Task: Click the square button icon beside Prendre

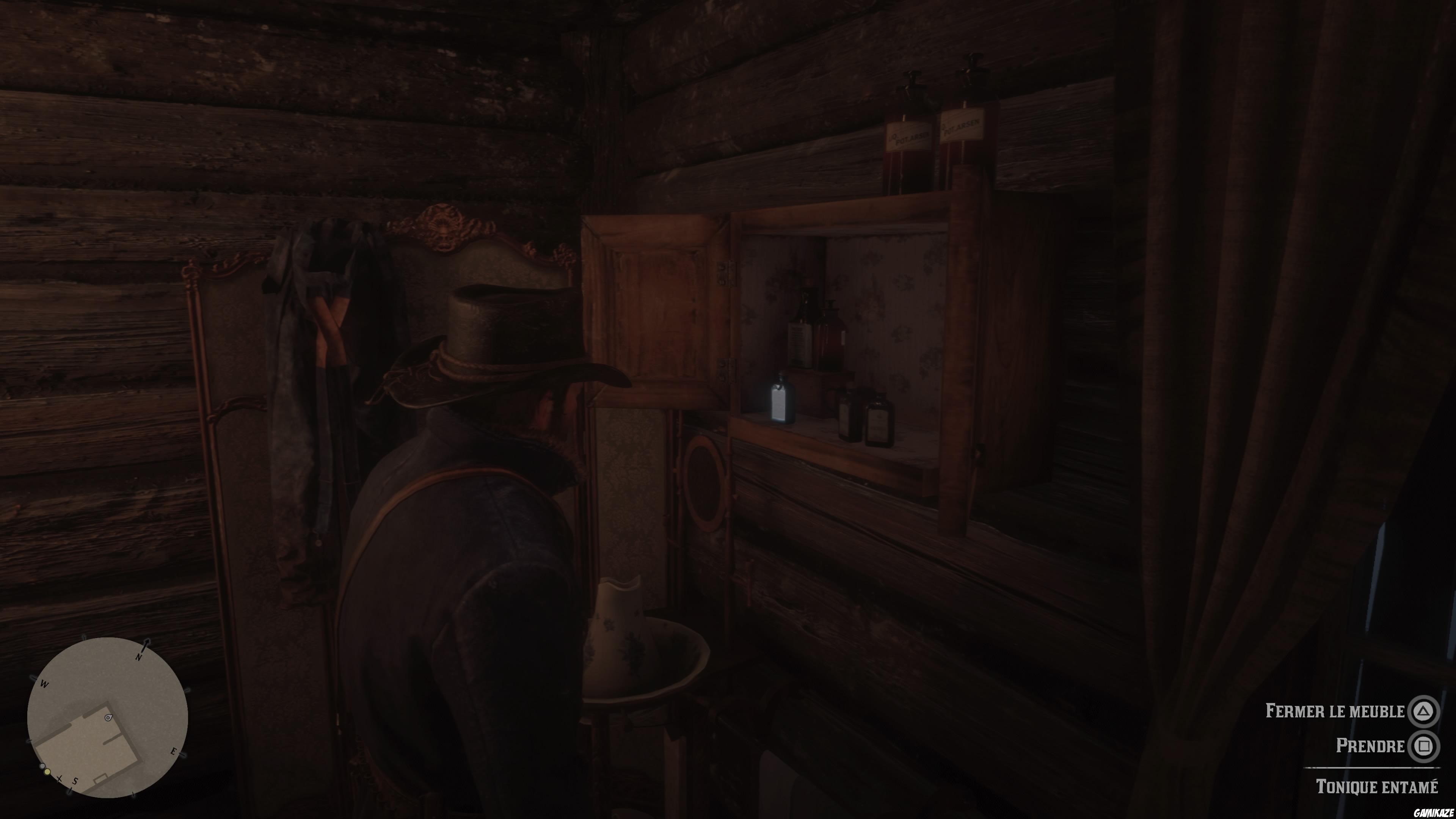Action: point(1426,747)
